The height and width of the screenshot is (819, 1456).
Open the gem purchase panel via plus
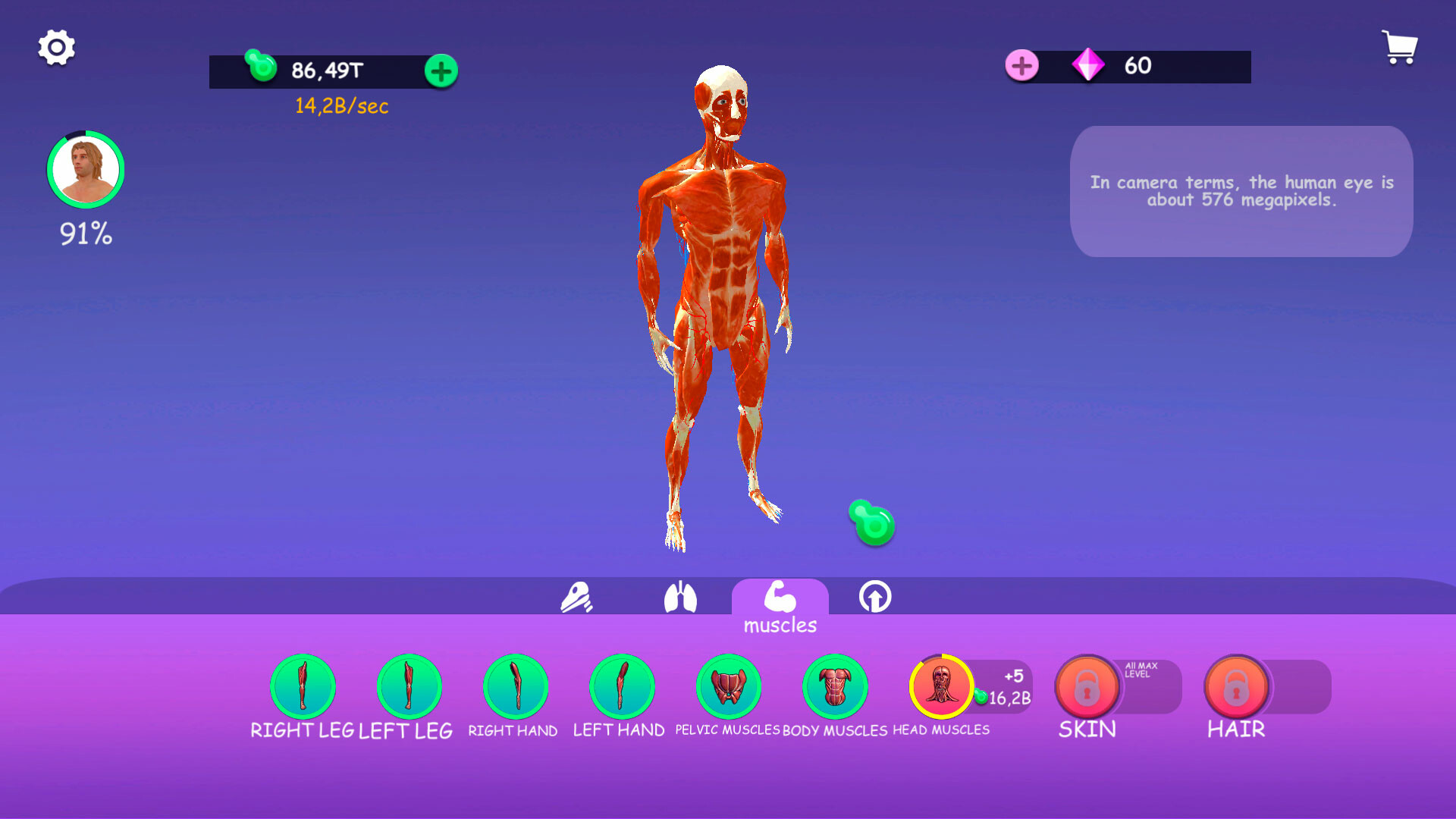pyautogui.click(x=1021, y=66)
